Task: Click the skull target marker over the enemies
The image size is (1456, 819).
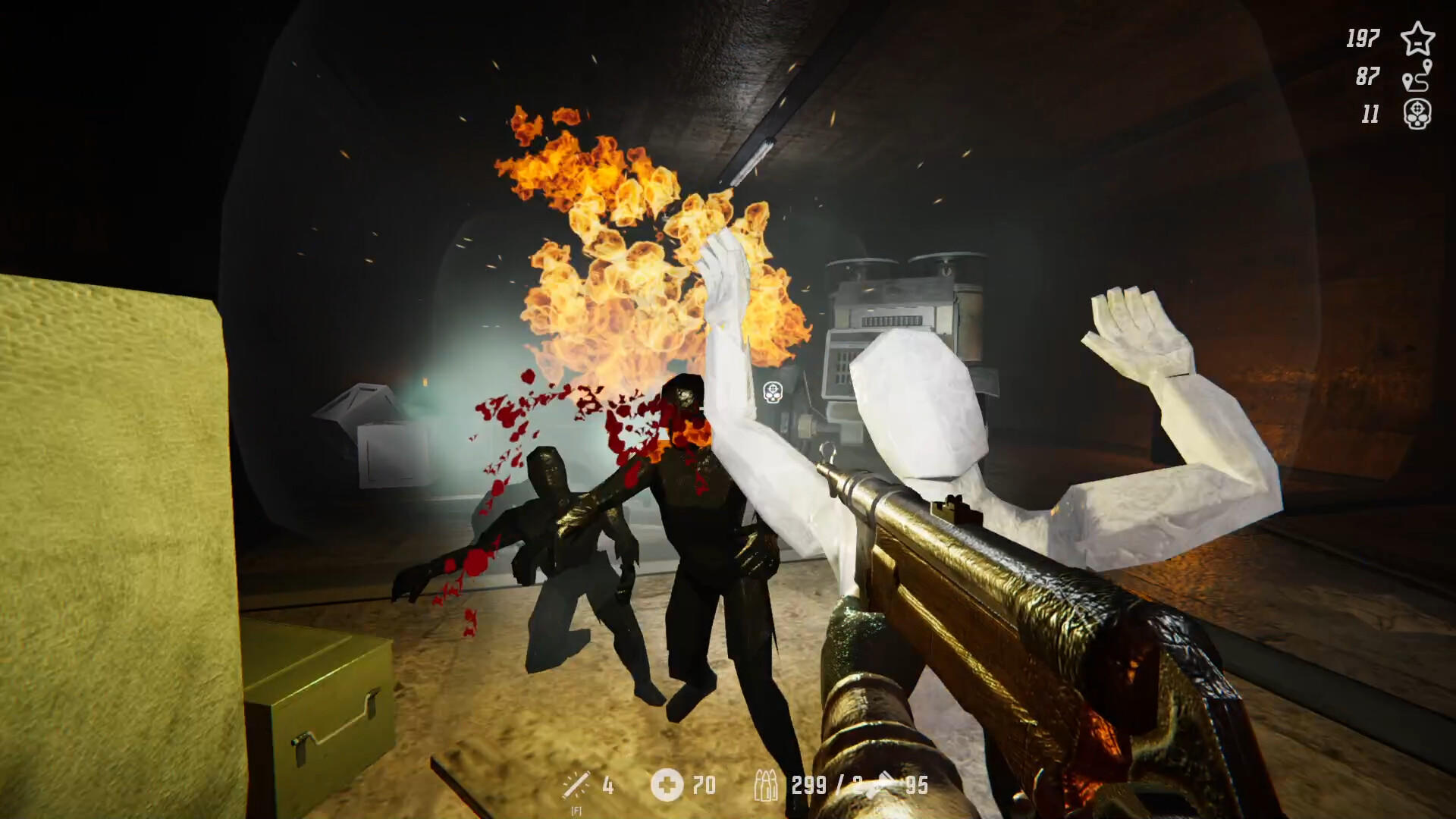Action: [772, 393]
